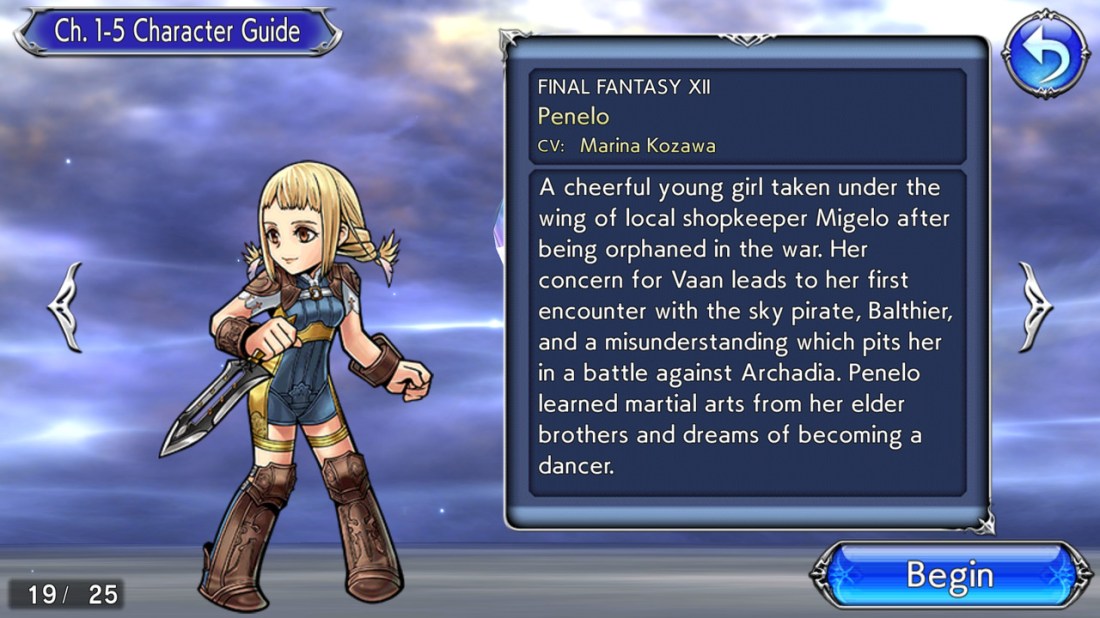The image size is (1100, 618).
Task: Show the previous character with left arrow
Action: pos(65,306)
